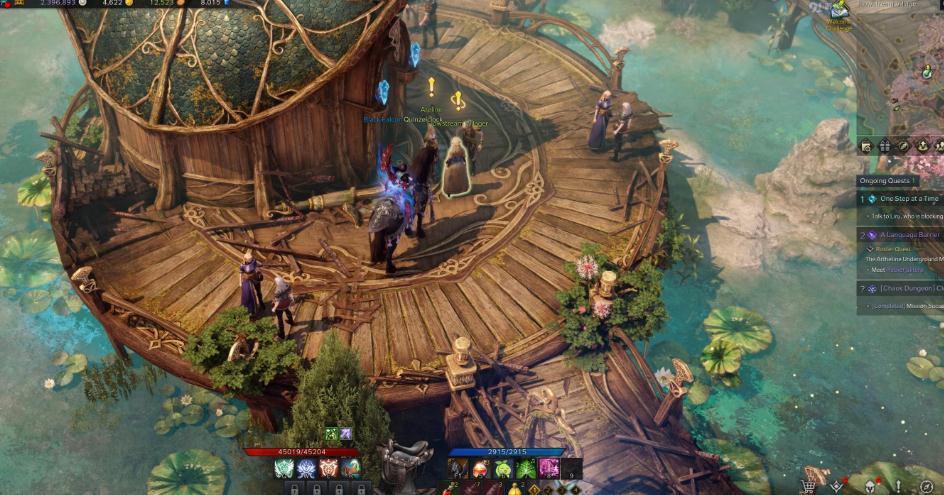
Task: Use the red potion in the item bar
Action: click(481, 468)
